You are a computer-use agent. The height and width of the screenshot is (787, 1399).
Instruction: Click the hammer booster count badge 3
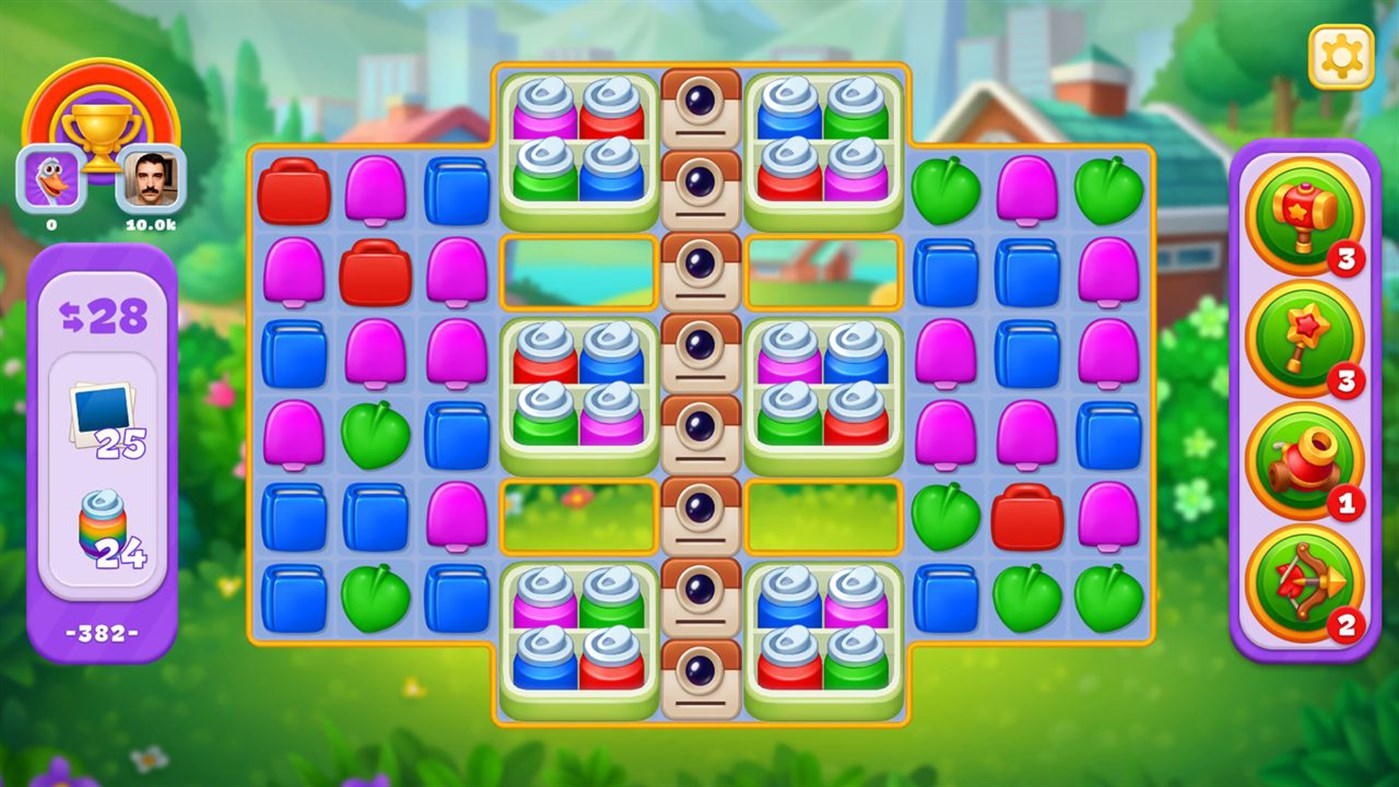[x=1345, y=257]
